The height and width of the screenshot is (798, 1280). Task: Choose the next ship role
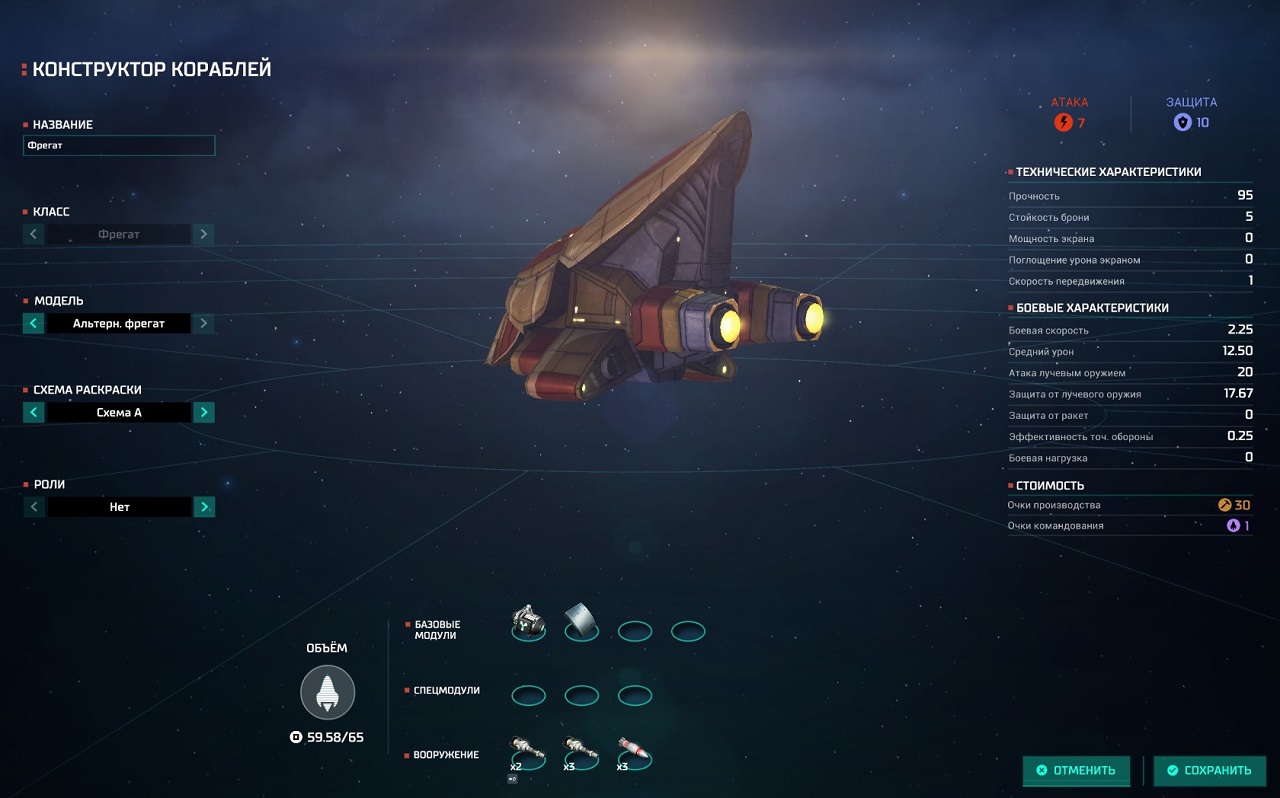click(203, 507)
